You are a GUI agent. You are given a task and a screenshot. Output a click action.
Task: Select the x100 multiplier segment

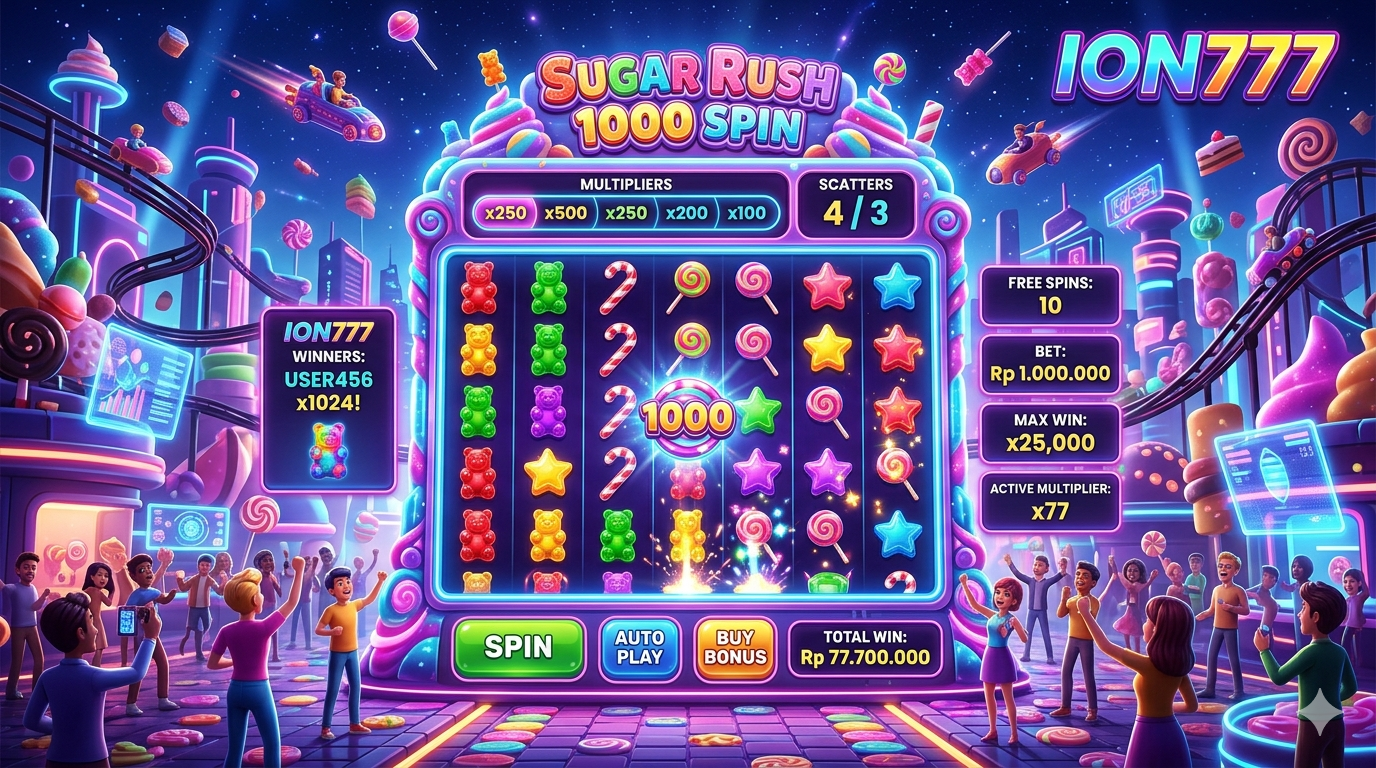tap(746, 213)
